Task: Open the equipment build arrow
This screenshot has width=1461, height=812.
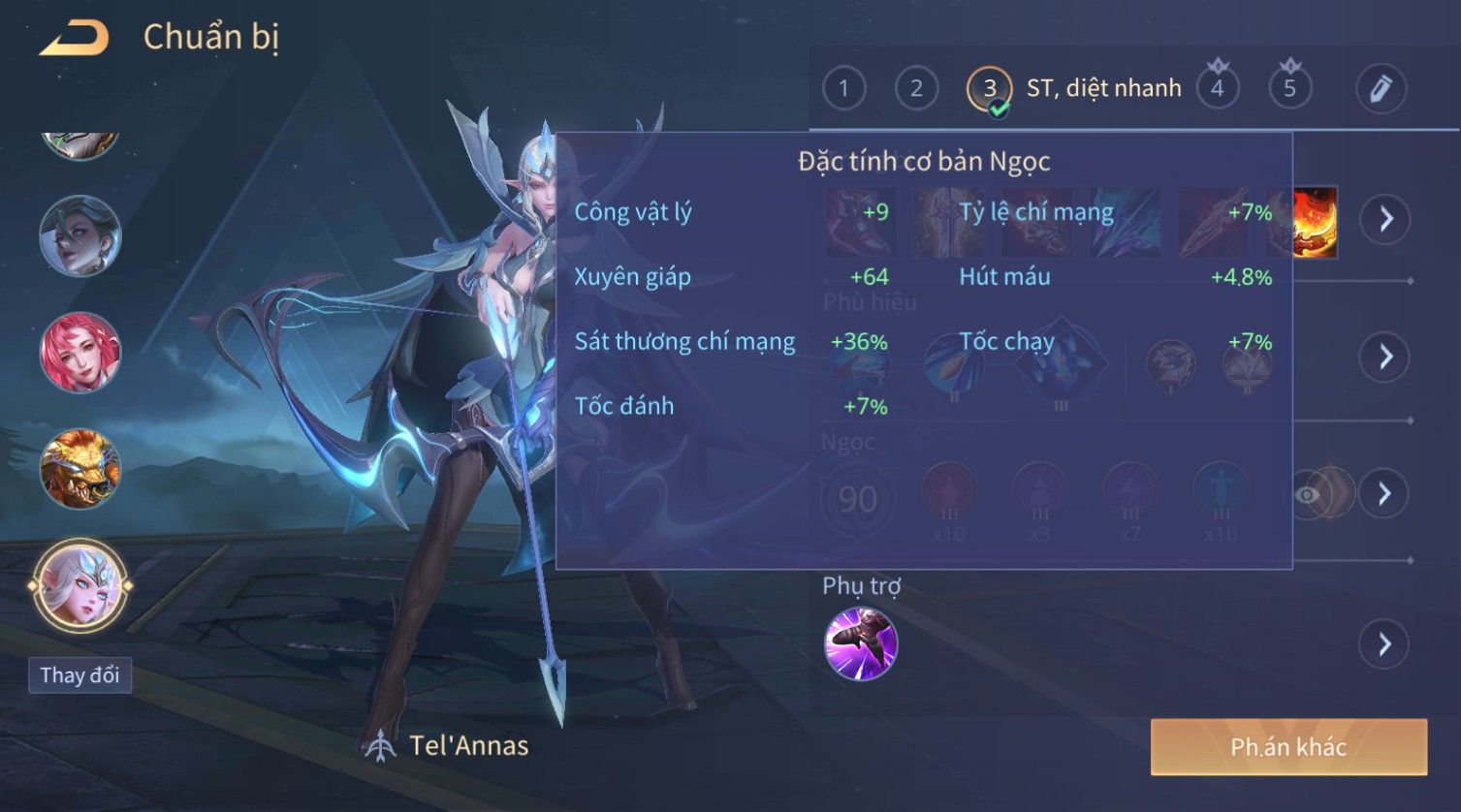Action: point(1385,220)
